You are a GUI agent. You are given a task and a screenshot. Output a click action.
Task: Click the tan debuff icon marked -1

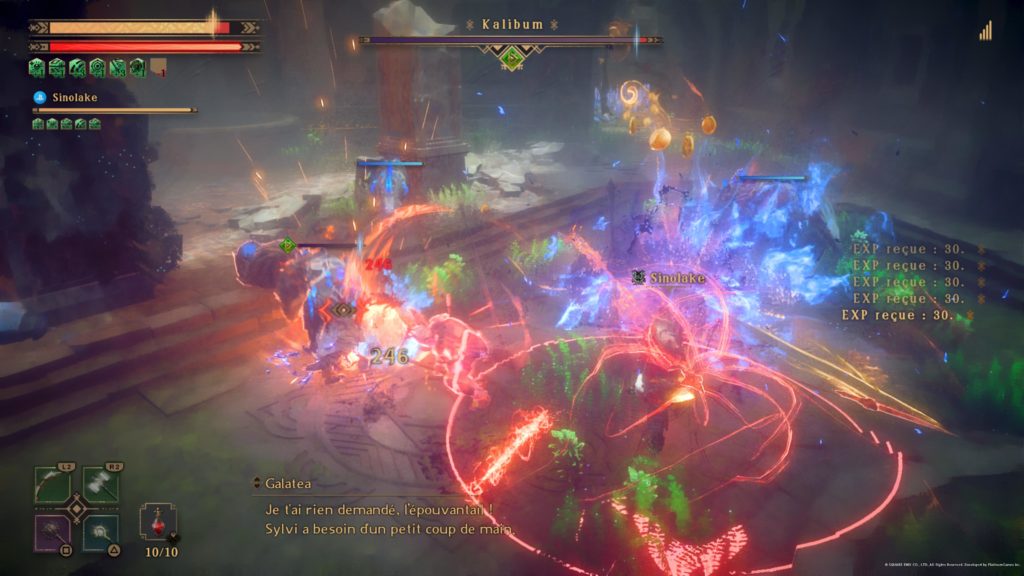point(158,68)
